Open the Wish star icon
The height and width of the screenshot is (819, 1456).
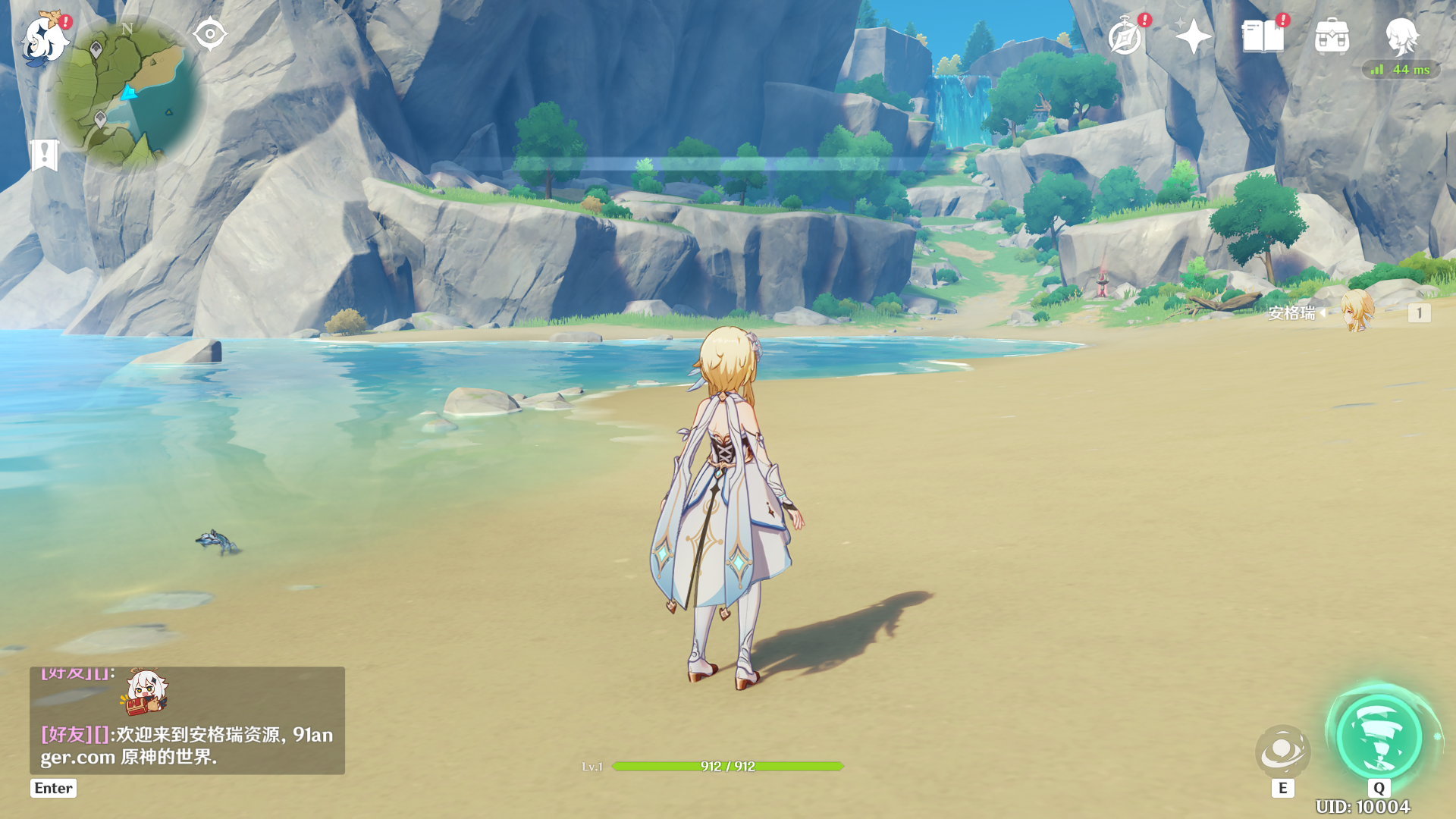(1193, 36)
